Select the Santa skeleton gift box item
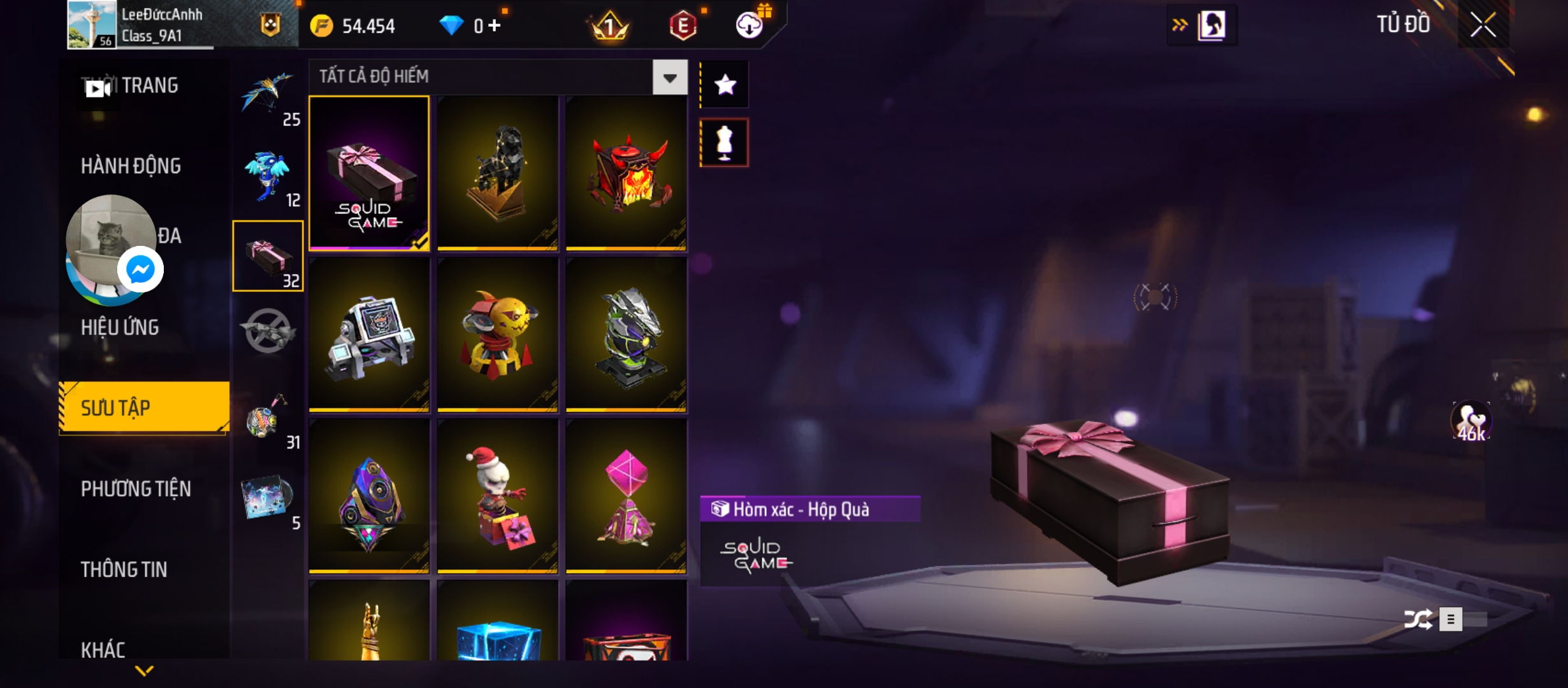1568x688 pixels. (x=498, y=496)
